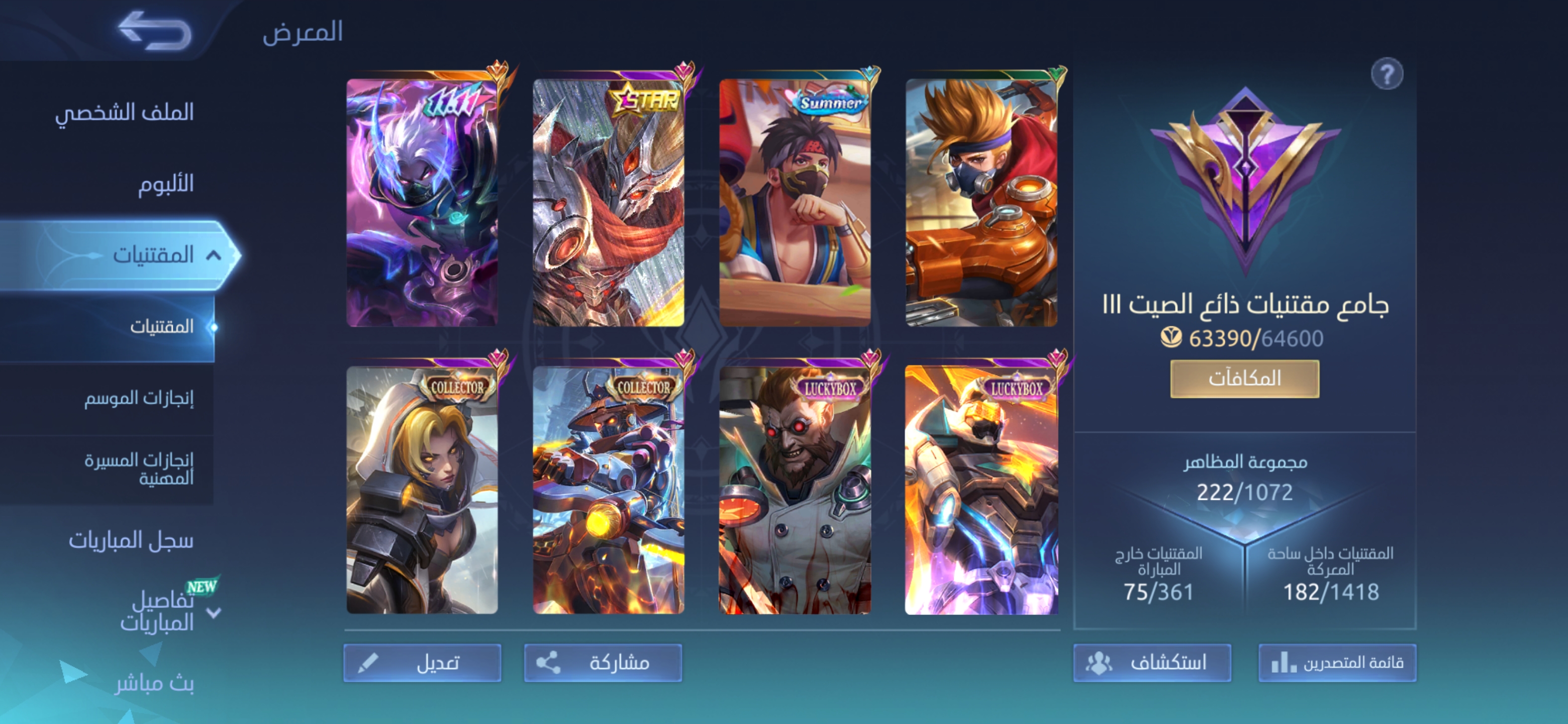Viewport: 1568px width, 724px height.
Task: Go back using the return arrow
Action: tap(156, 31)
